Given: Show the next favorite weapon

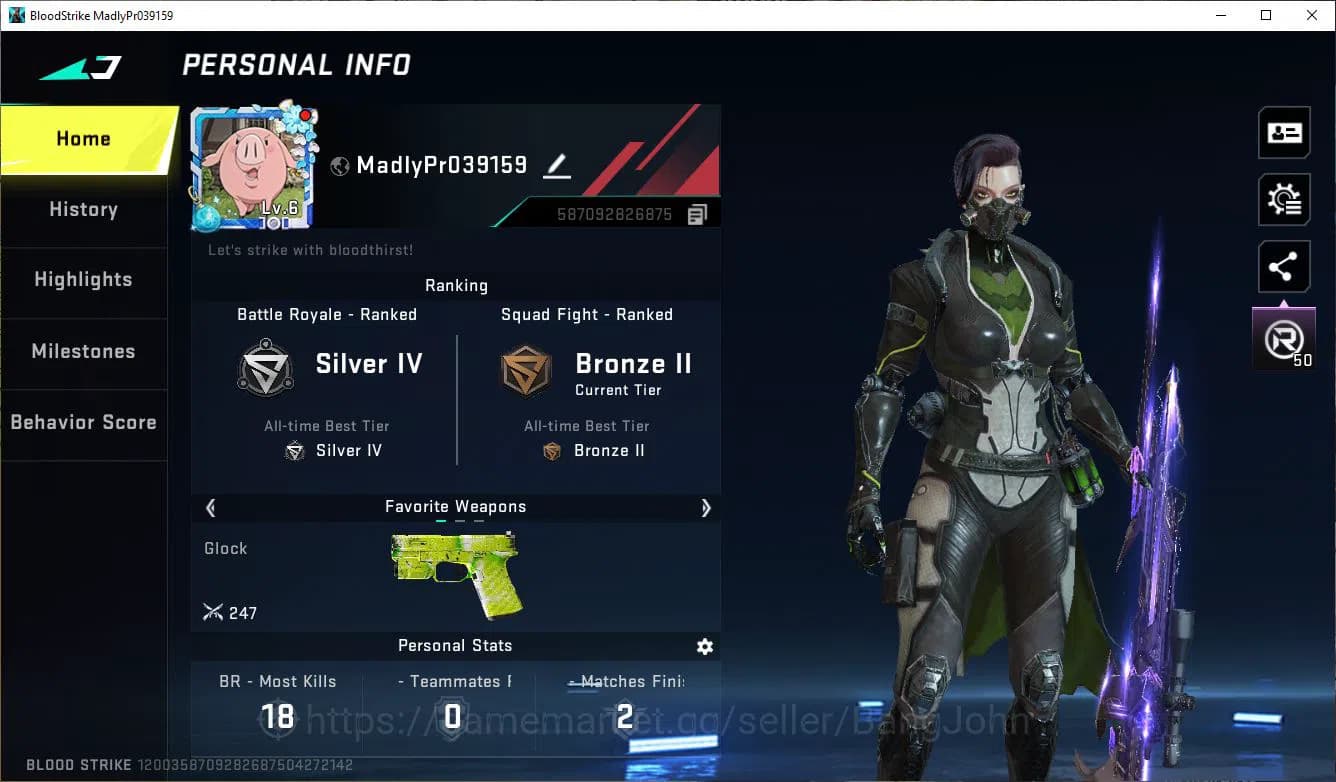Looking at the screenshot, I should coord(706,508).
